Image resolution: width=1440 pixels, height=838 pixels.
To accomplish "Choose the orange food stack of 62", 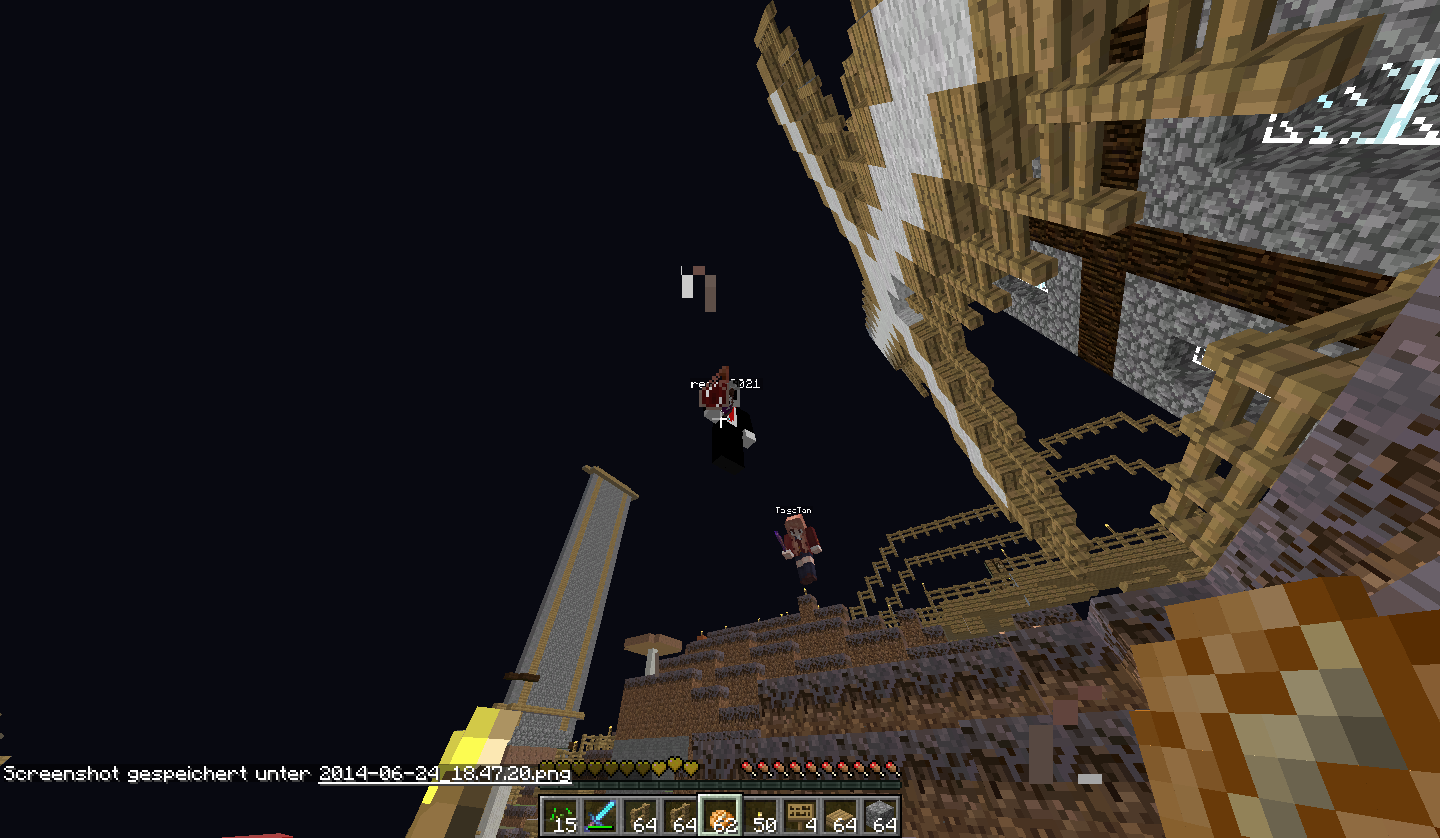I will point(720,816).
